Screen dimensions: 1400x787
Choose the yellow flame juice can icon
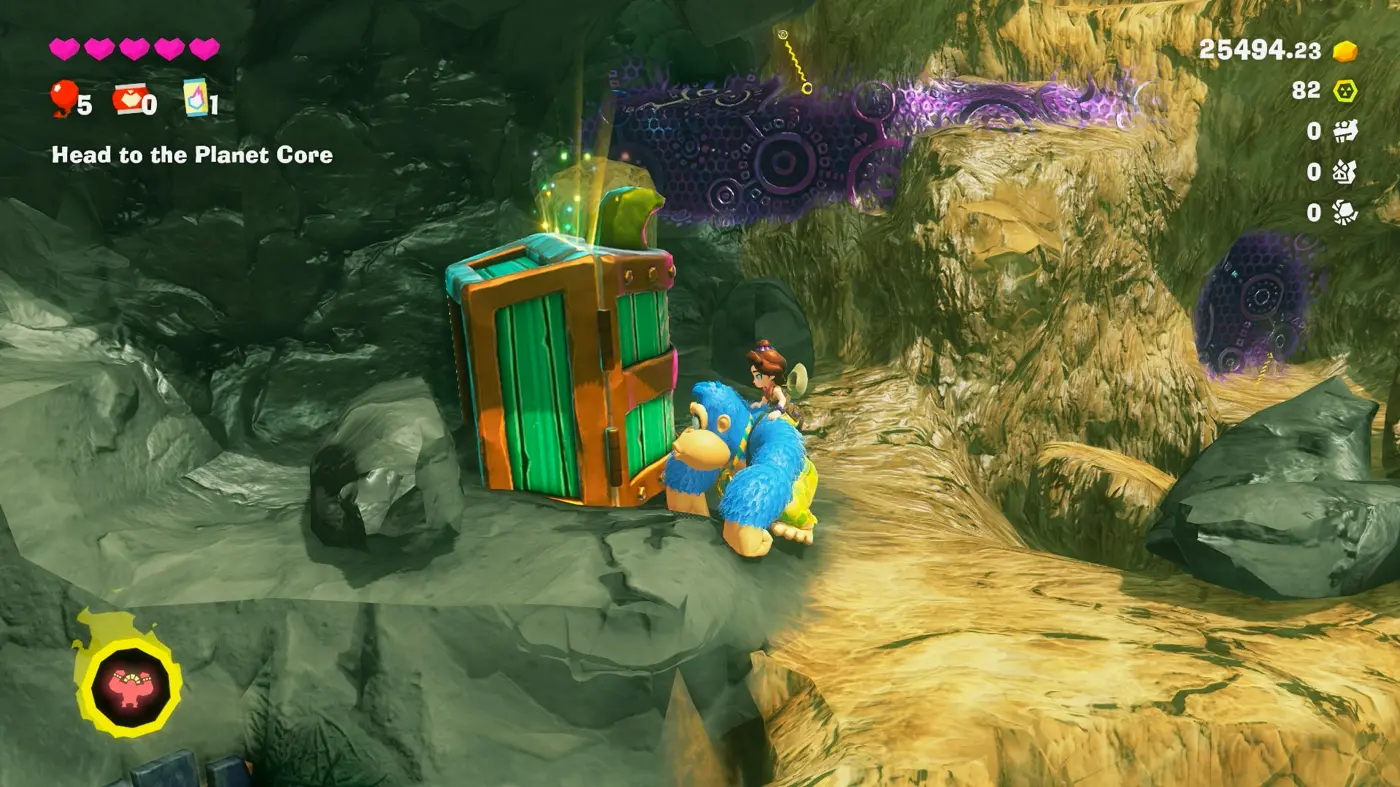[195, 98]
